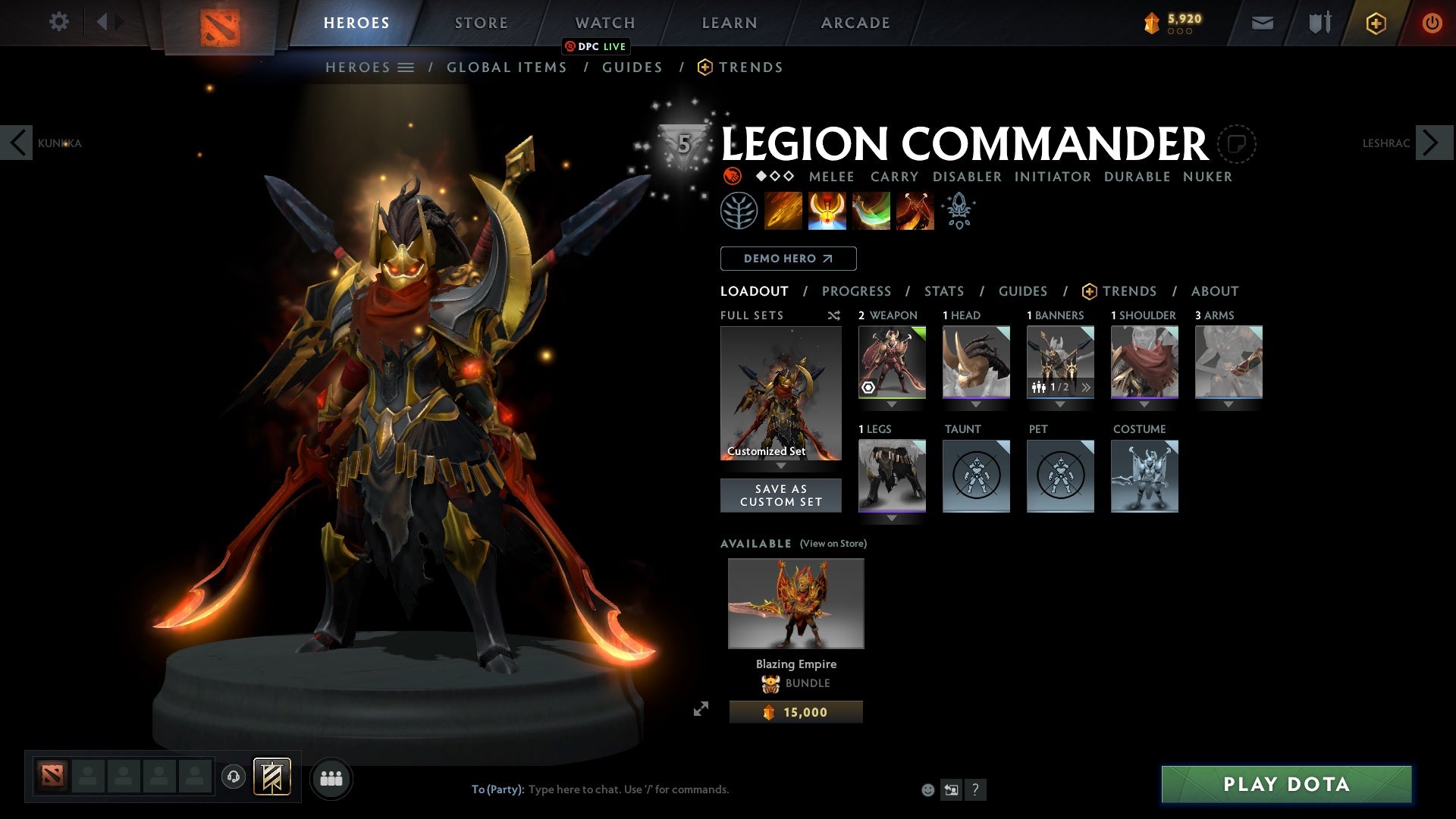Click the voice chat headset icon
The image size is (1456, 819).
232,777
